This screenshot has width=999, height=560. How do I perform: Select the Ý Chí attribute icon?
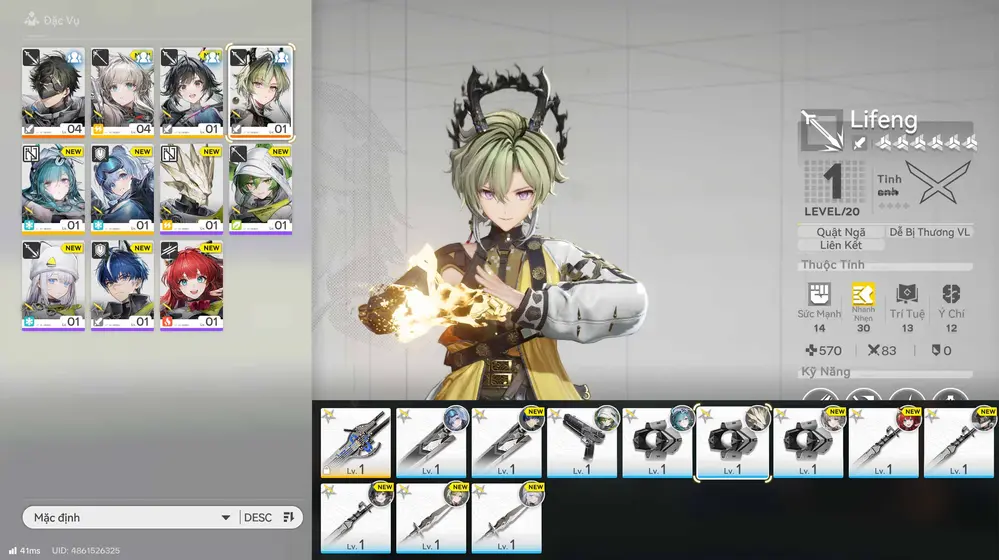(951, 295)
